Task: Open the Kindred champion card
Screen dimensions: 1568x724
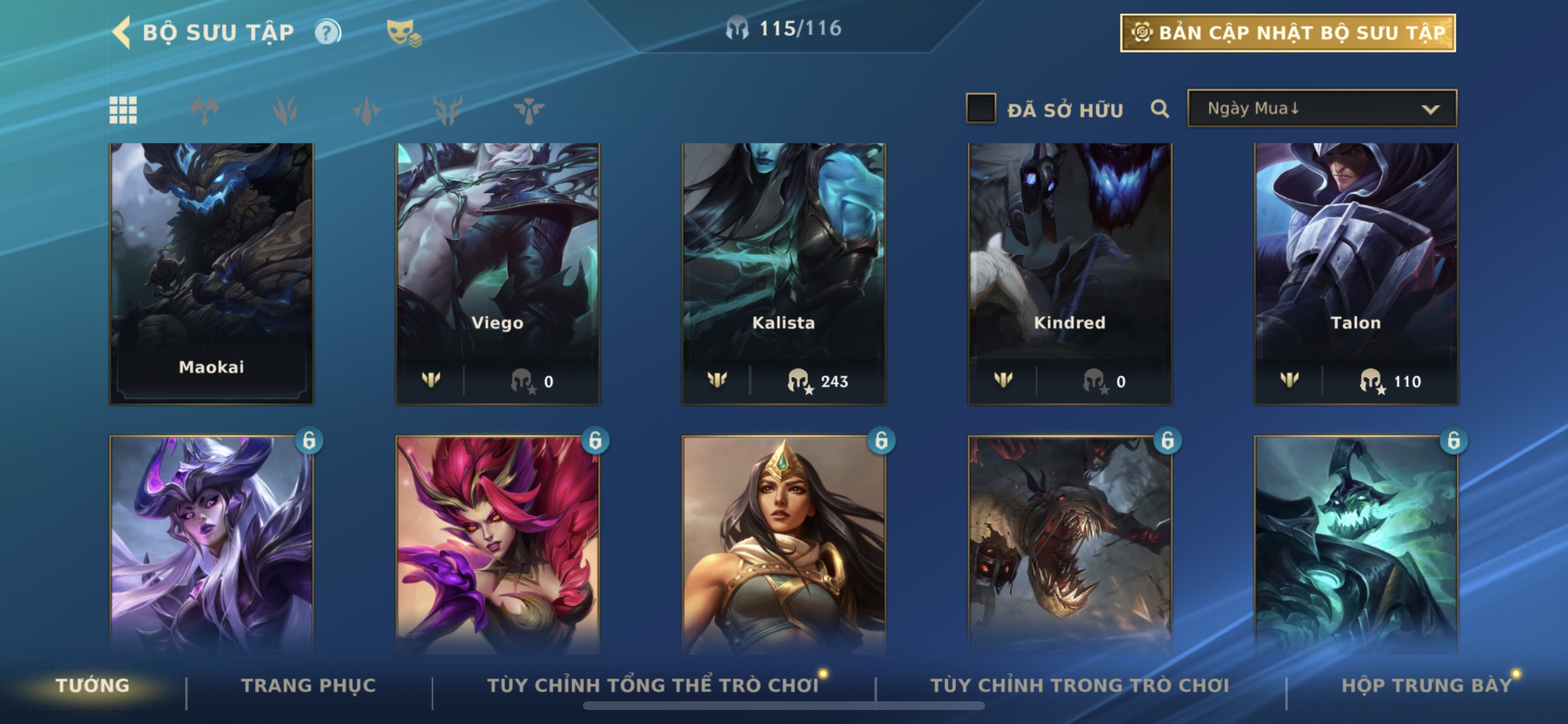Action: (x=1069, y=273)
